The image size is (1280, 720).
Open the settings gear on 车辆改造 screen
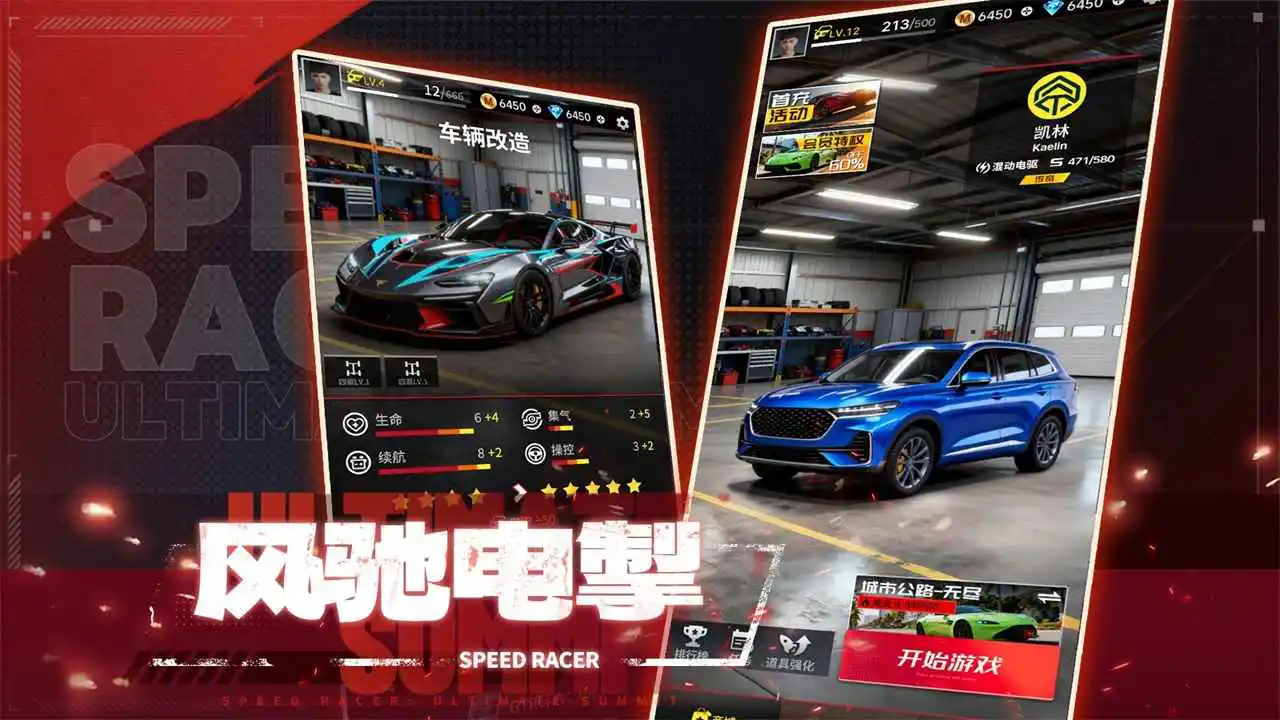coord(621,124)
